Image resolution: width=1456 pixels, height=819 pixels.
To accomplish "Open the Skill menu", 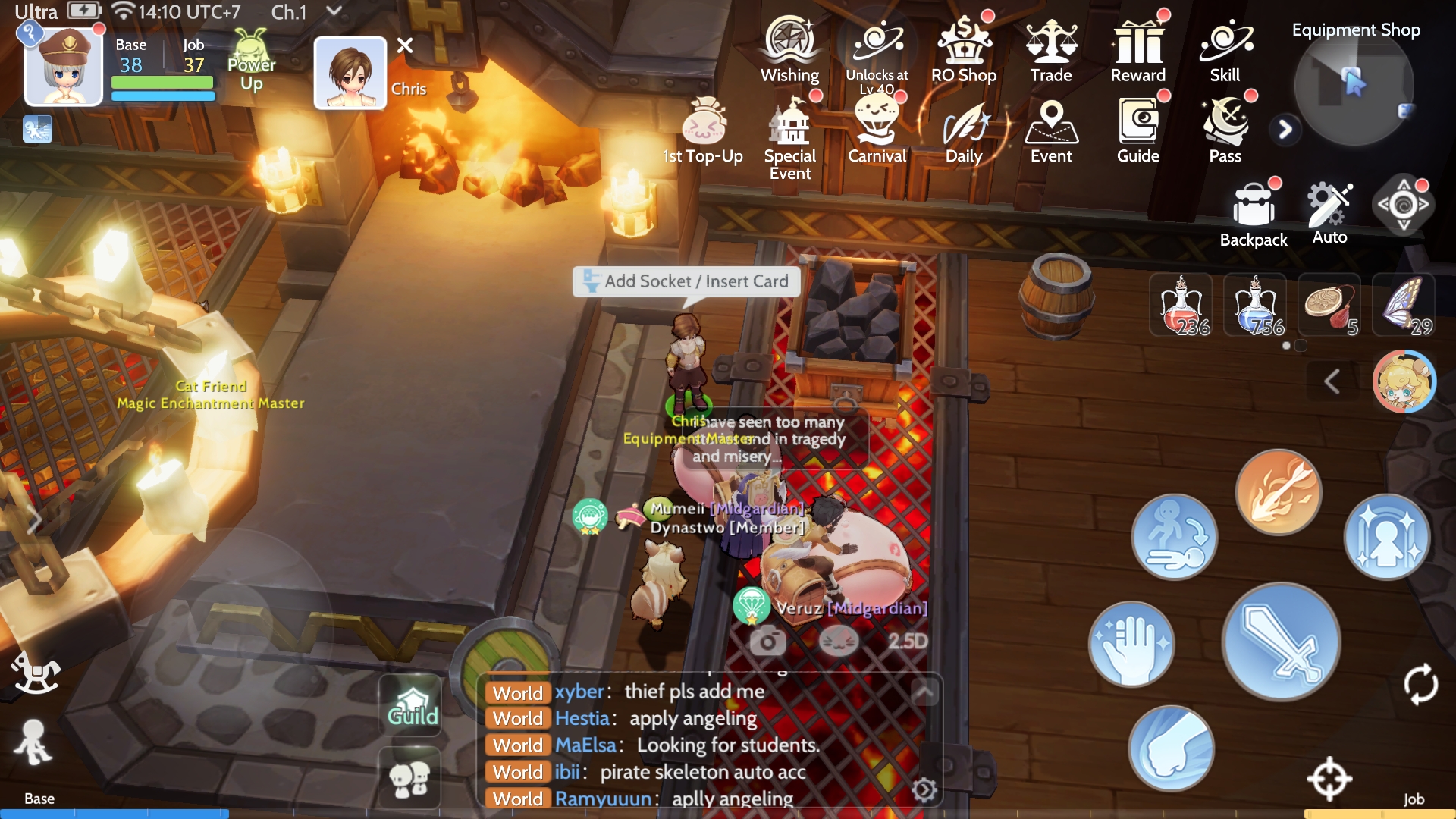I will tap(1225, 49).
